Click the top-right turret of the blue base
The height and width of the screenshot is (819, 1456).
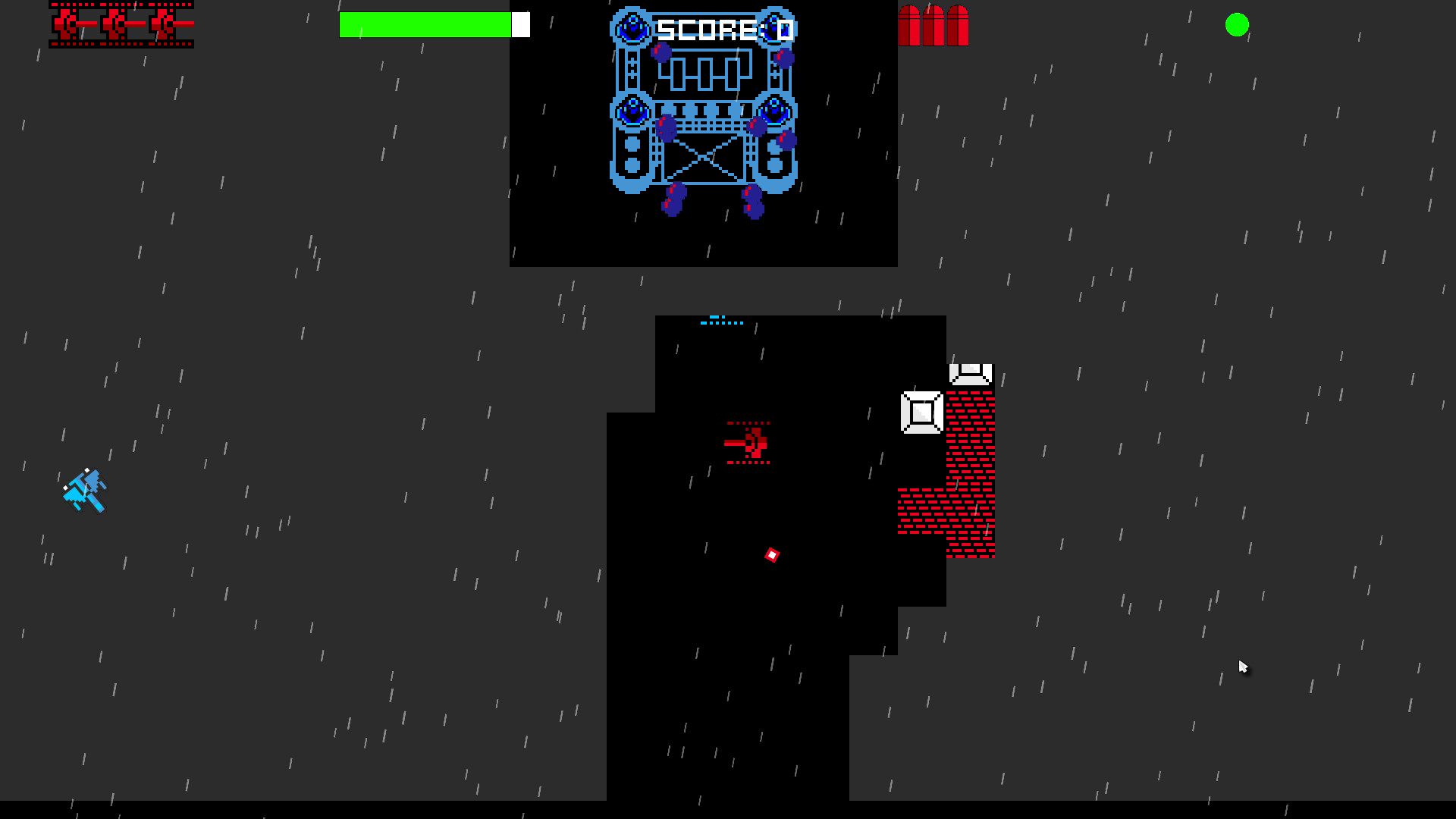pos(777,25)
